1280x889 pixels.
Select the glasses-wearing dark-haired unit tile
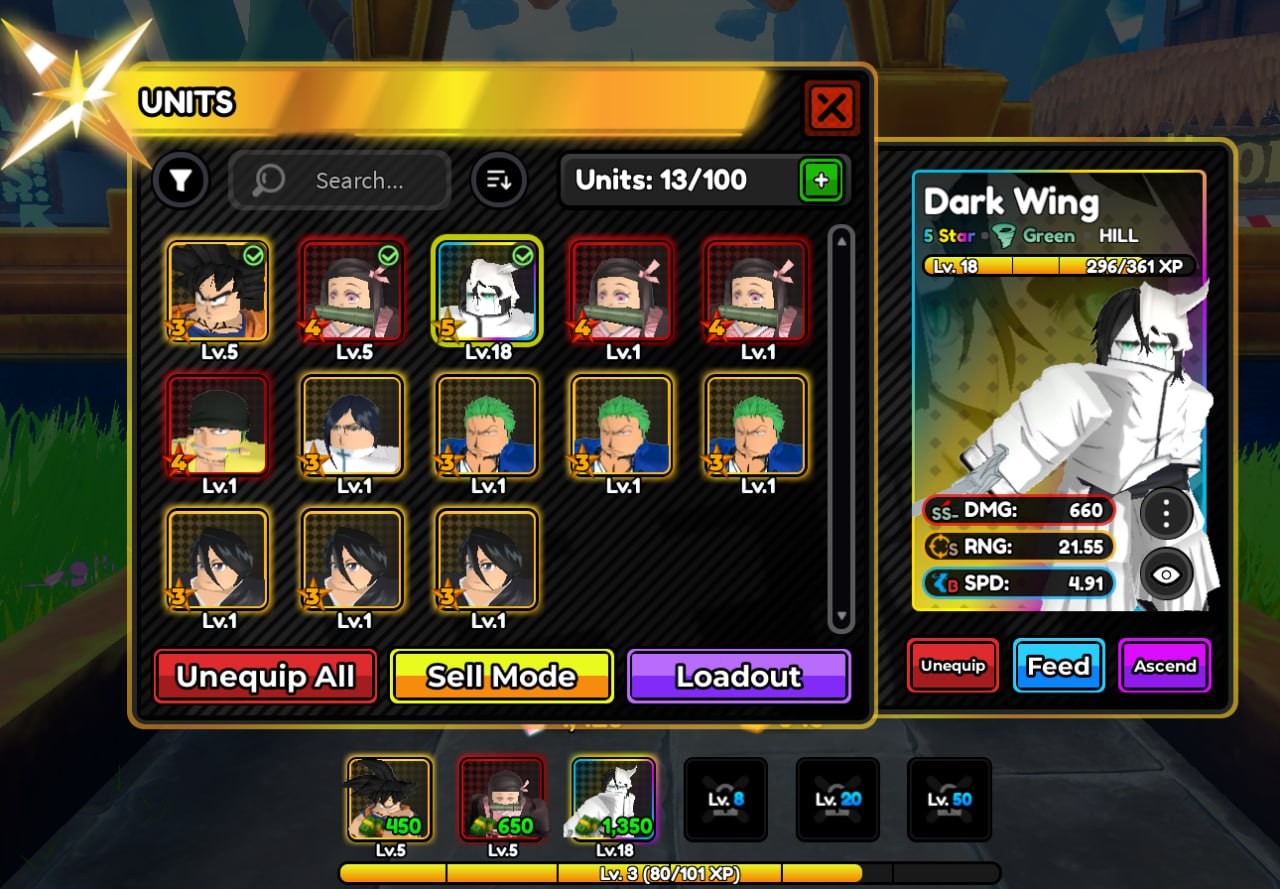(x=353, y=426)
